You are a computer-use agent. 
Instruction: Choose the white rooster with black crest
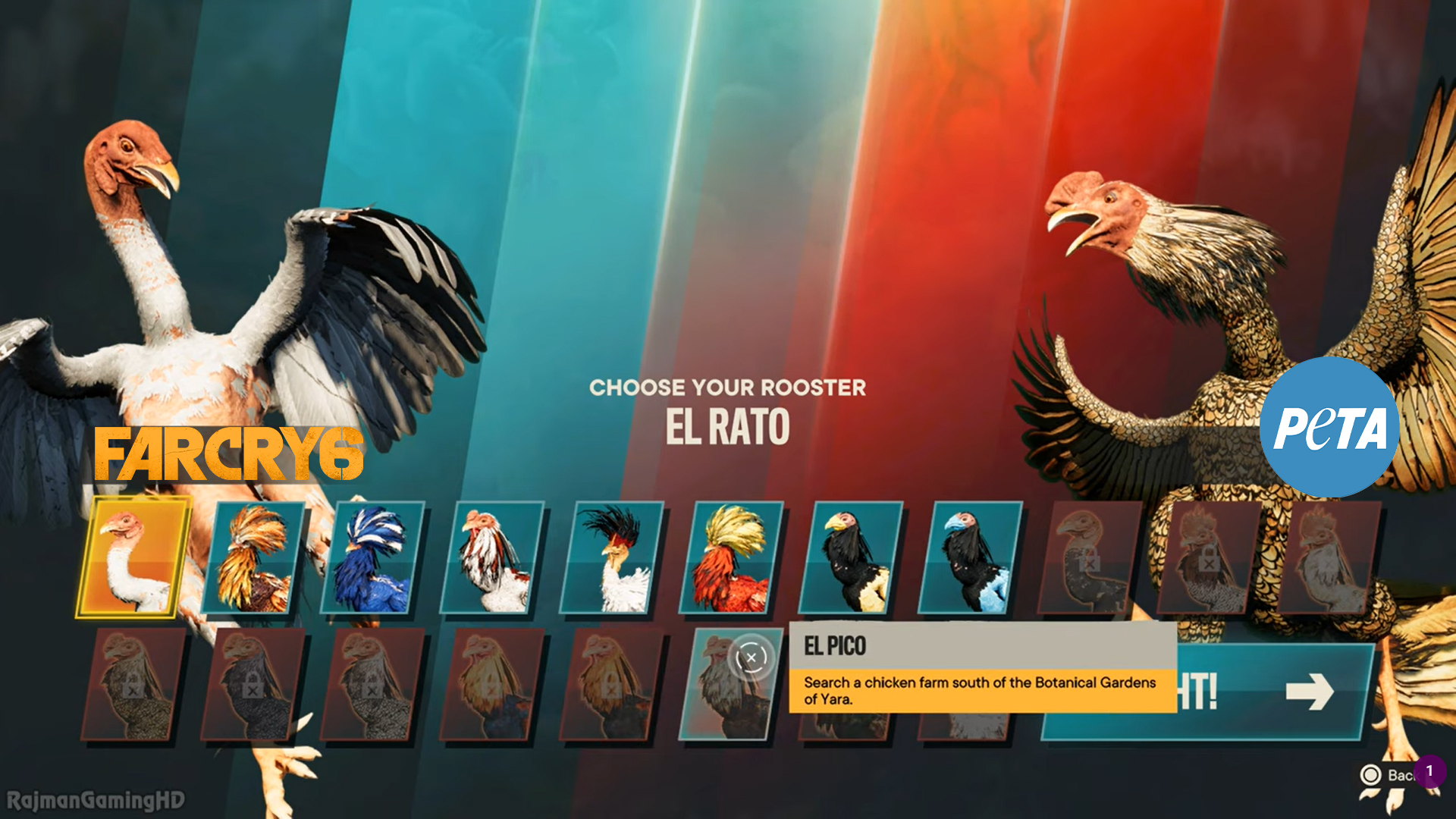(x=611, y=557)
